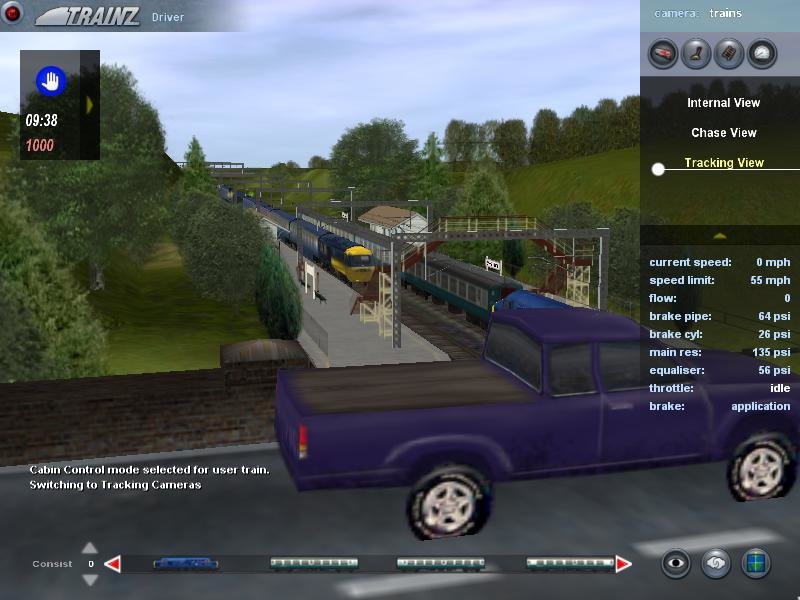The image size is (800, 600).
Task: Select the blue locomotive in the consist bar
Action: (x=186, y=564)
